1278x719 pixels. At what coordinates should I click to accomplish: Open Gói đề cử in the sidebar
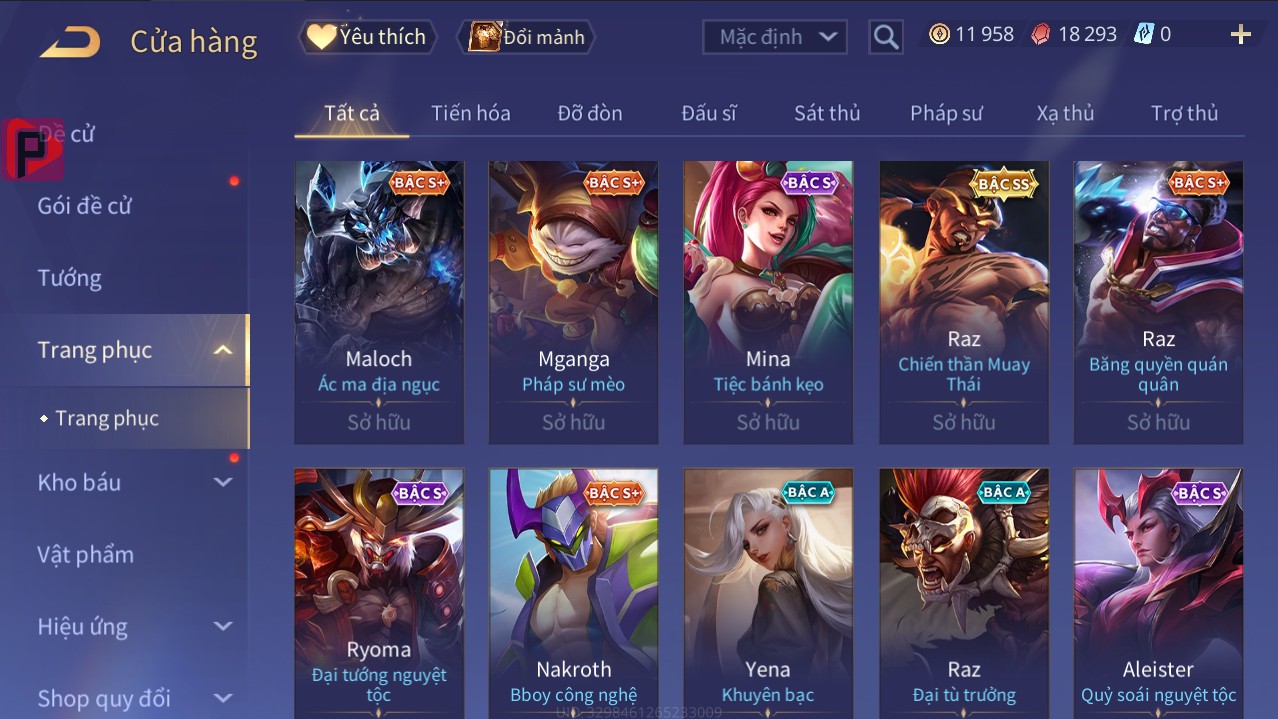[x=85, y=206]
